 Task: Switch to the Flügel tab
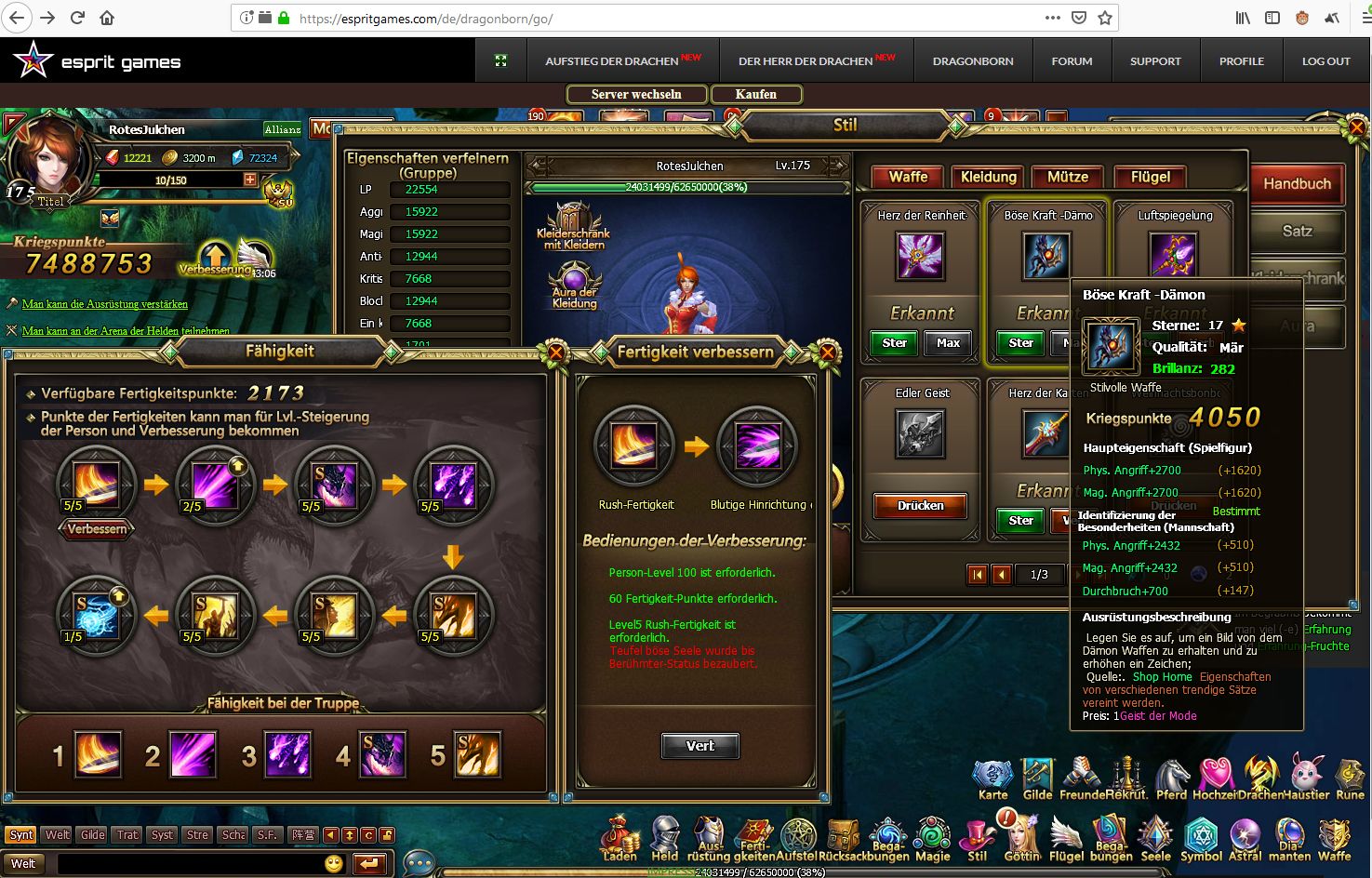pos(1151,177)
